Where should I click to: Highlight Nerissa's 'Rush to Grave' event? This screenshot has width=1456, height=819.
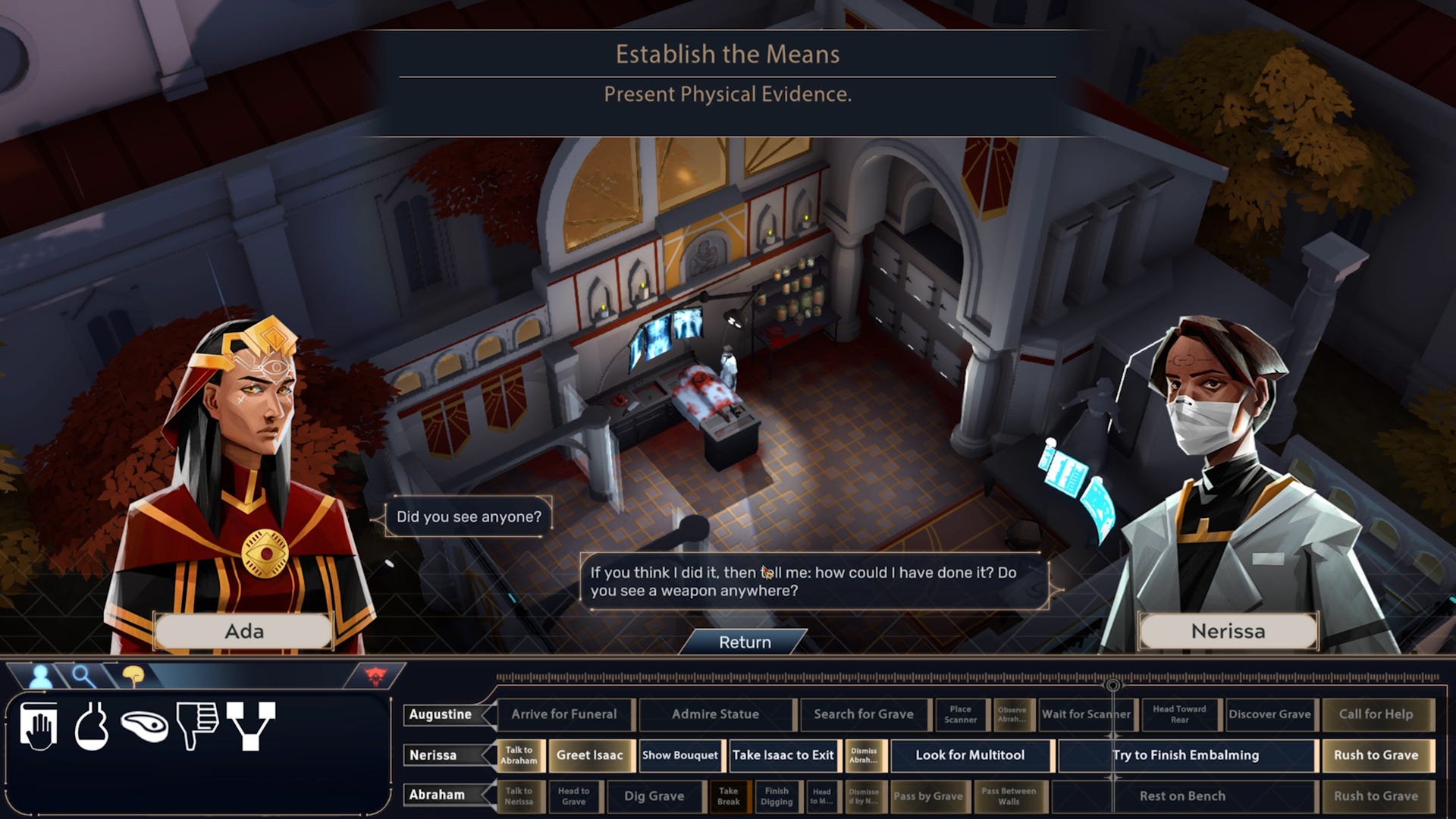[1378, 755]
